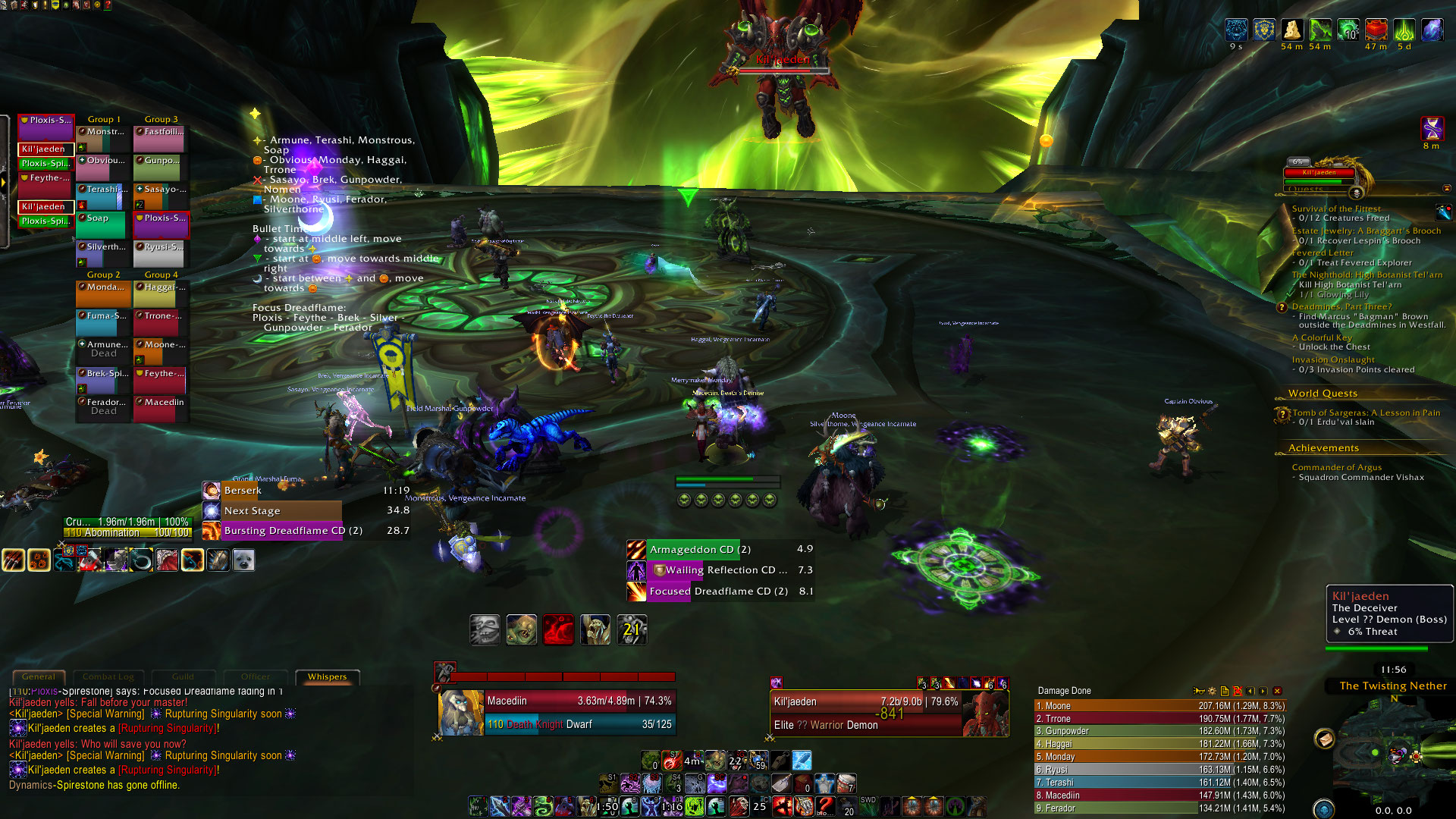Switch to the Whispers chat tab
Image resolution: width=1456 pixels, height=819 pixels.
(x=327, y=676)
